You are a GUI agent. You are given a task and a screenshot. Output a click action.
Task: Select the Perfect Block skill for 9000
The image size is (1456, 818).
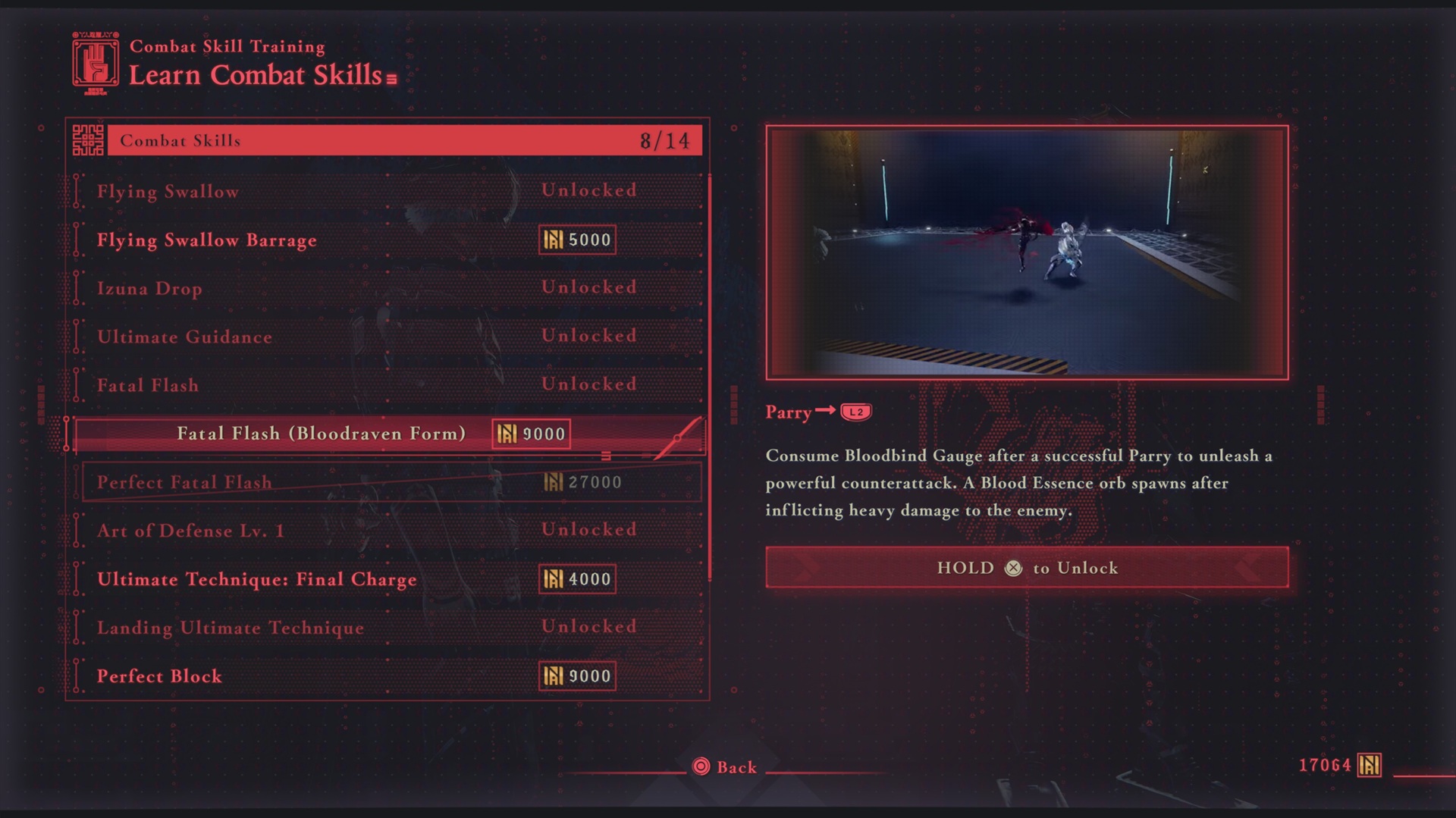(x=387, y=676)
